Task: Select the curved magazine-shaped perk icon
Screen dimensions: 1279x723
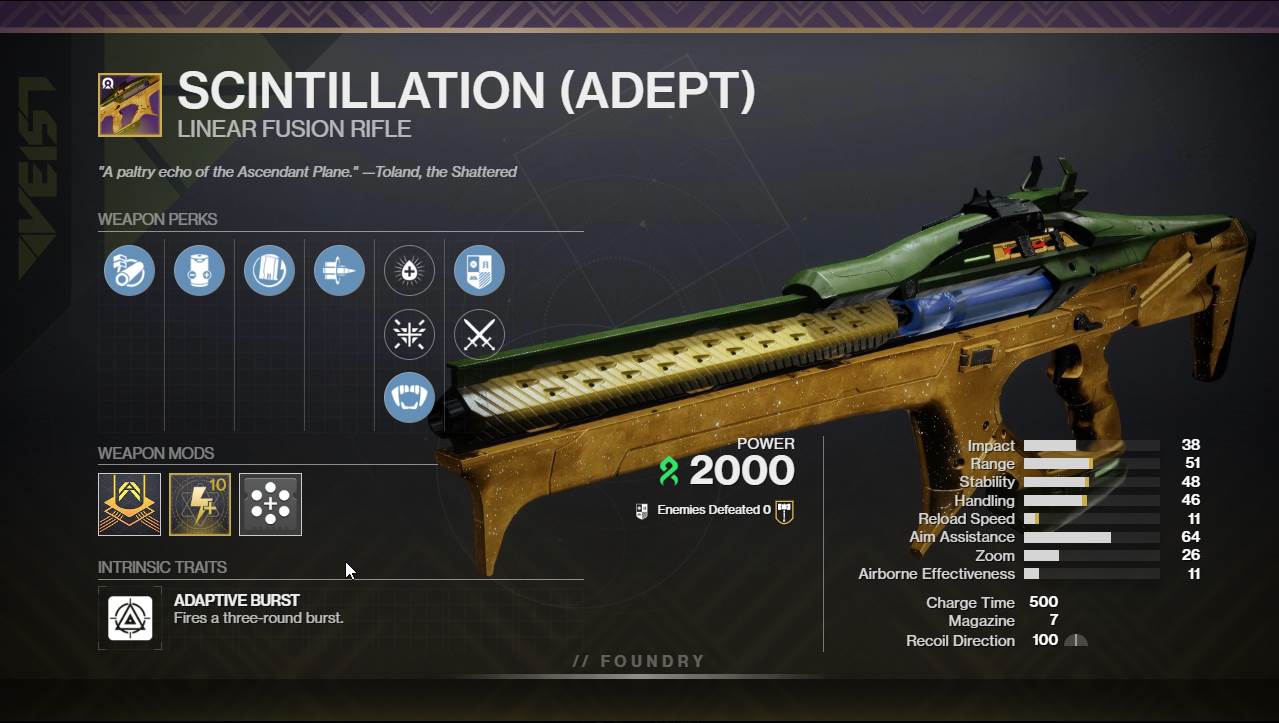Action: pyautogui.click(x=269, y=271)
